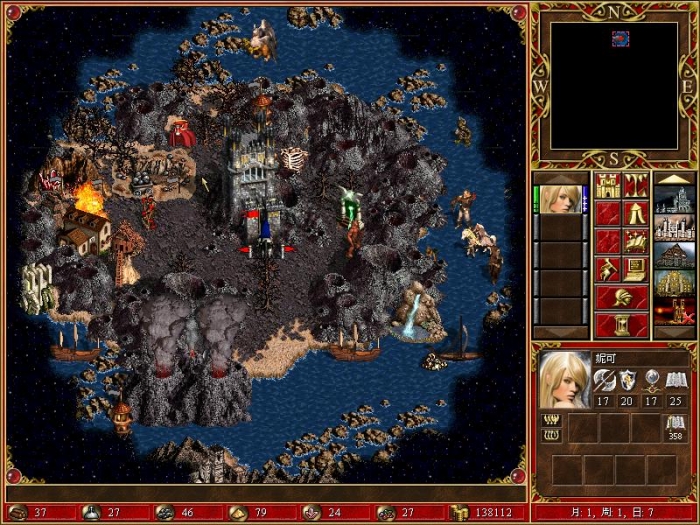The image size is (700, 525).
Task: Open adventure options with the digging figure
Action: coord(608,269)
